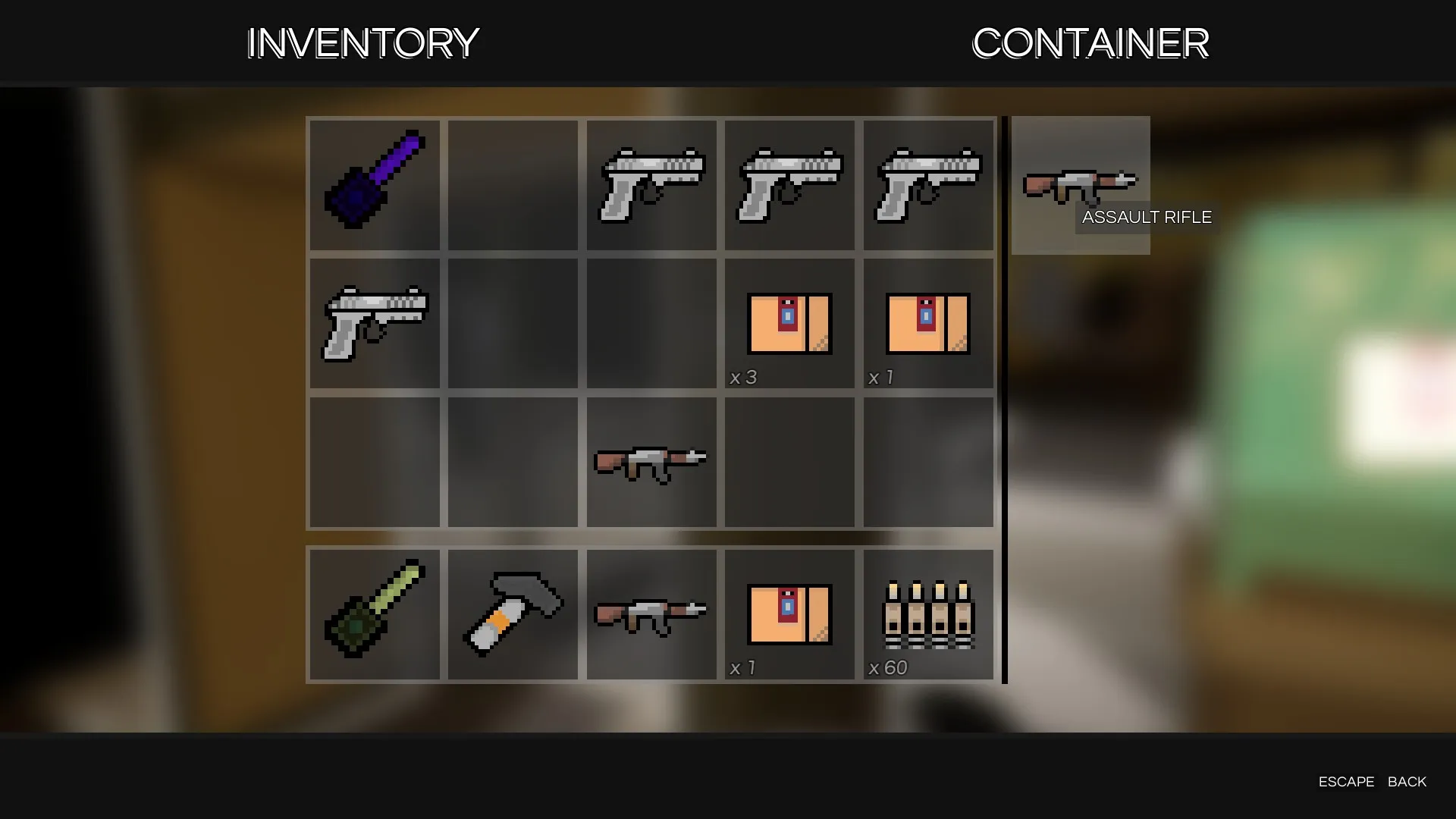Click the empty slot beside the purple flashlight
Viewport: 1456px width, 819px height.
click(x=512, y=184)
